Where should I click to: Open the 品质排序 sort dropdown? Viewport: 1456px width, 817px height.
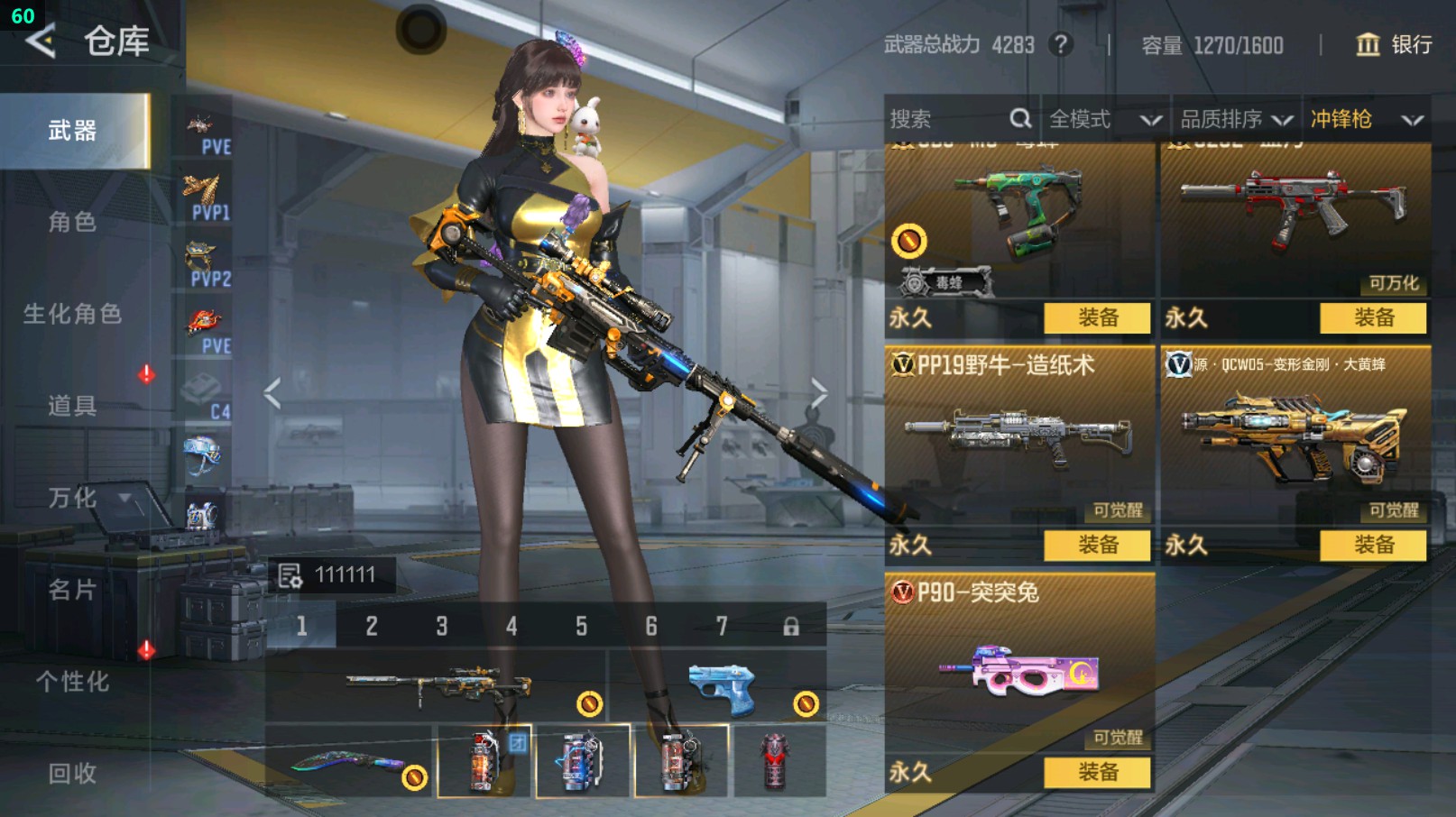tap(1236, 119)
